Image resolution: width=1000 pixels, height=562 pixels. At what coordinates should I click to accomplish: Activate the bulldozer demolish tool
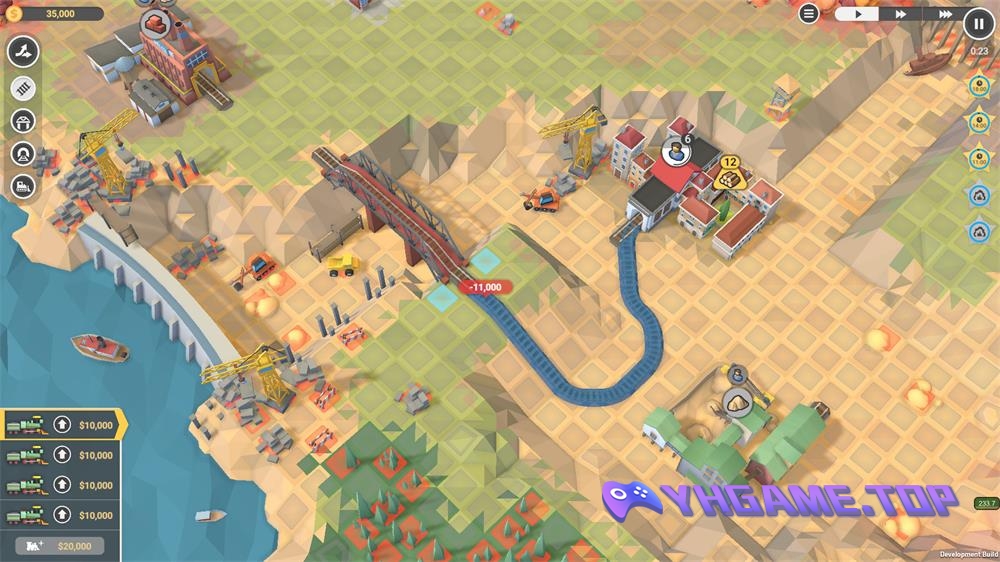pyautogui.click(x=23, y=185)
